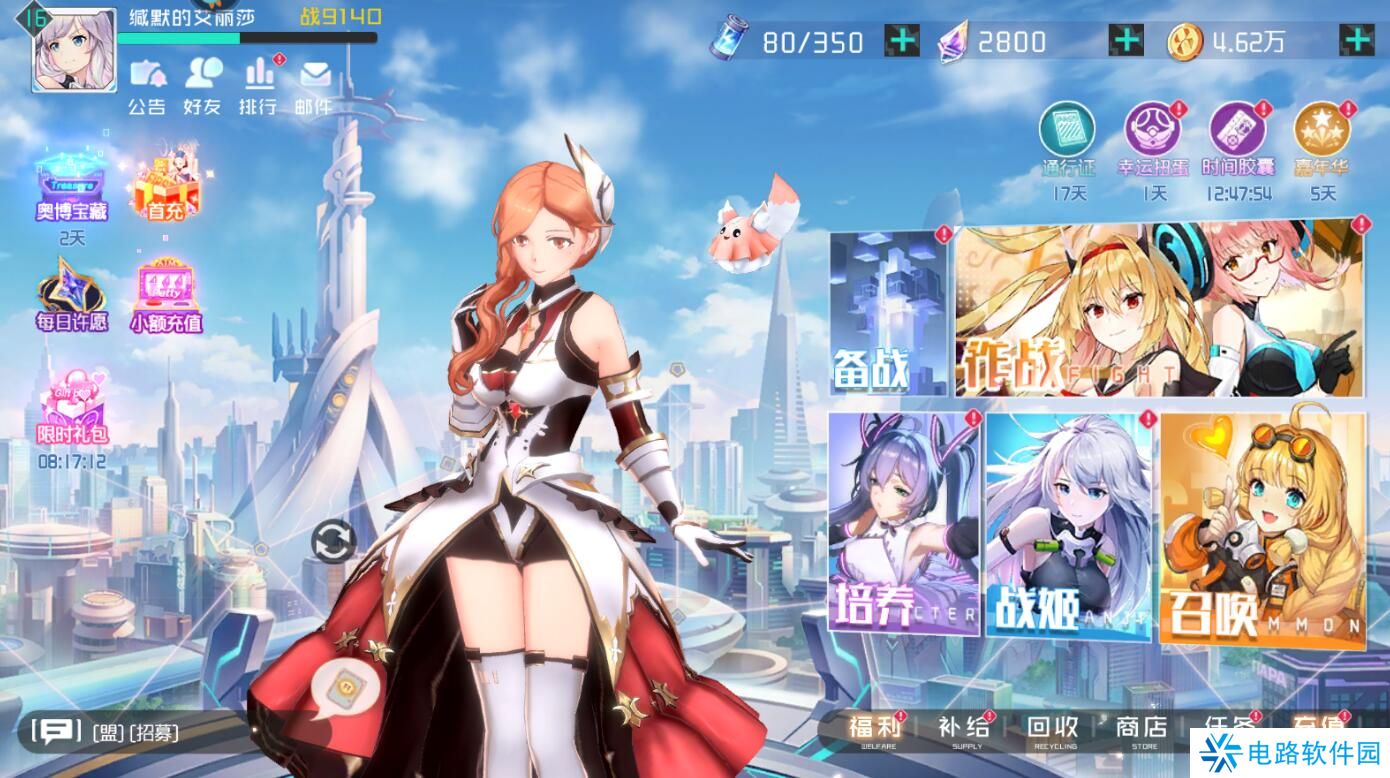Click the character swap arrows button
This screenshot has height=778, width=1390.
tap(333, 542)
